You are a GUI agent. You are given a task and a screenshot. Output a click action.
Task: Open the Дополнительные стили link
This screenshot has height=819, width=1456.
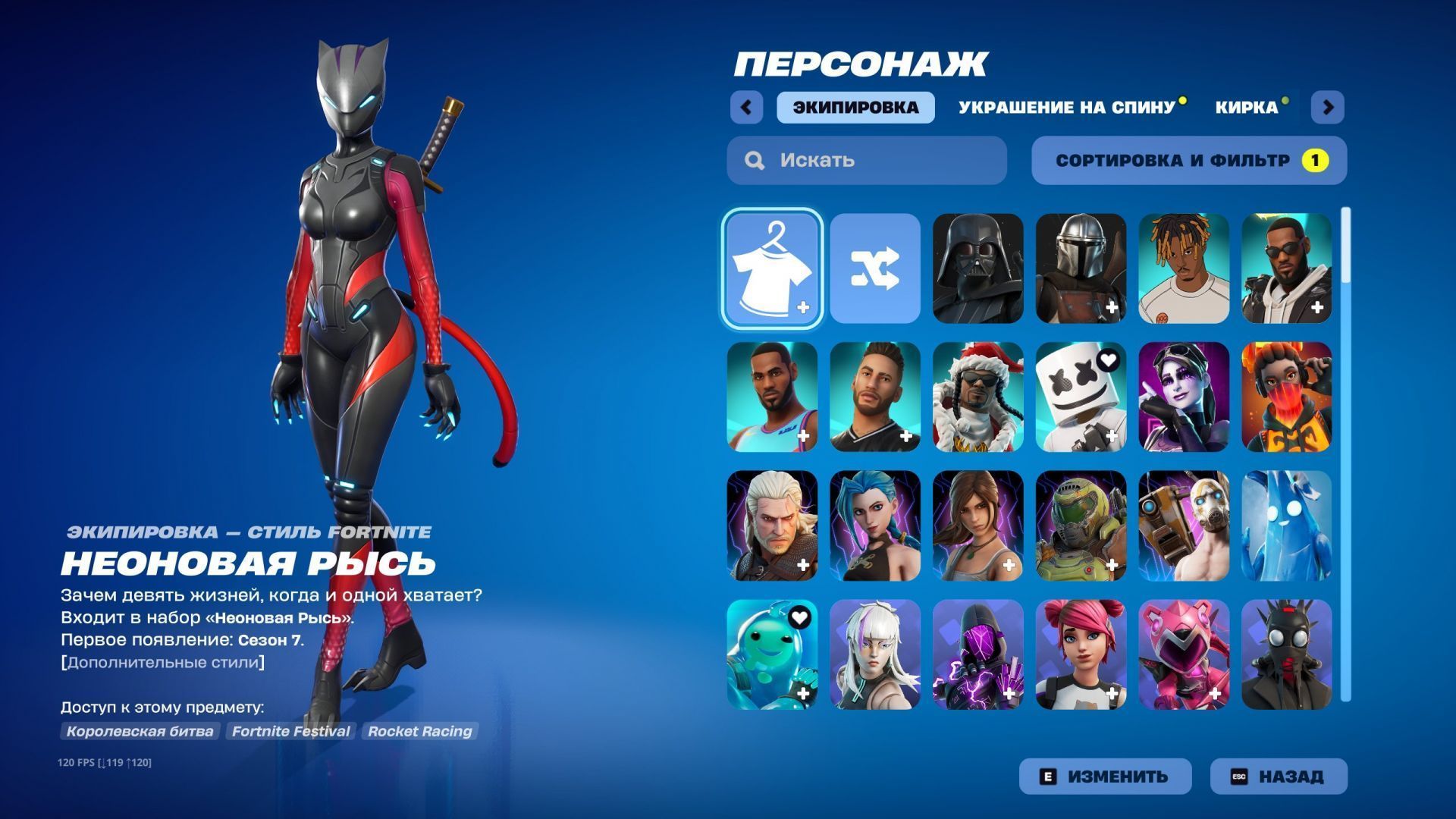point(162,663)
